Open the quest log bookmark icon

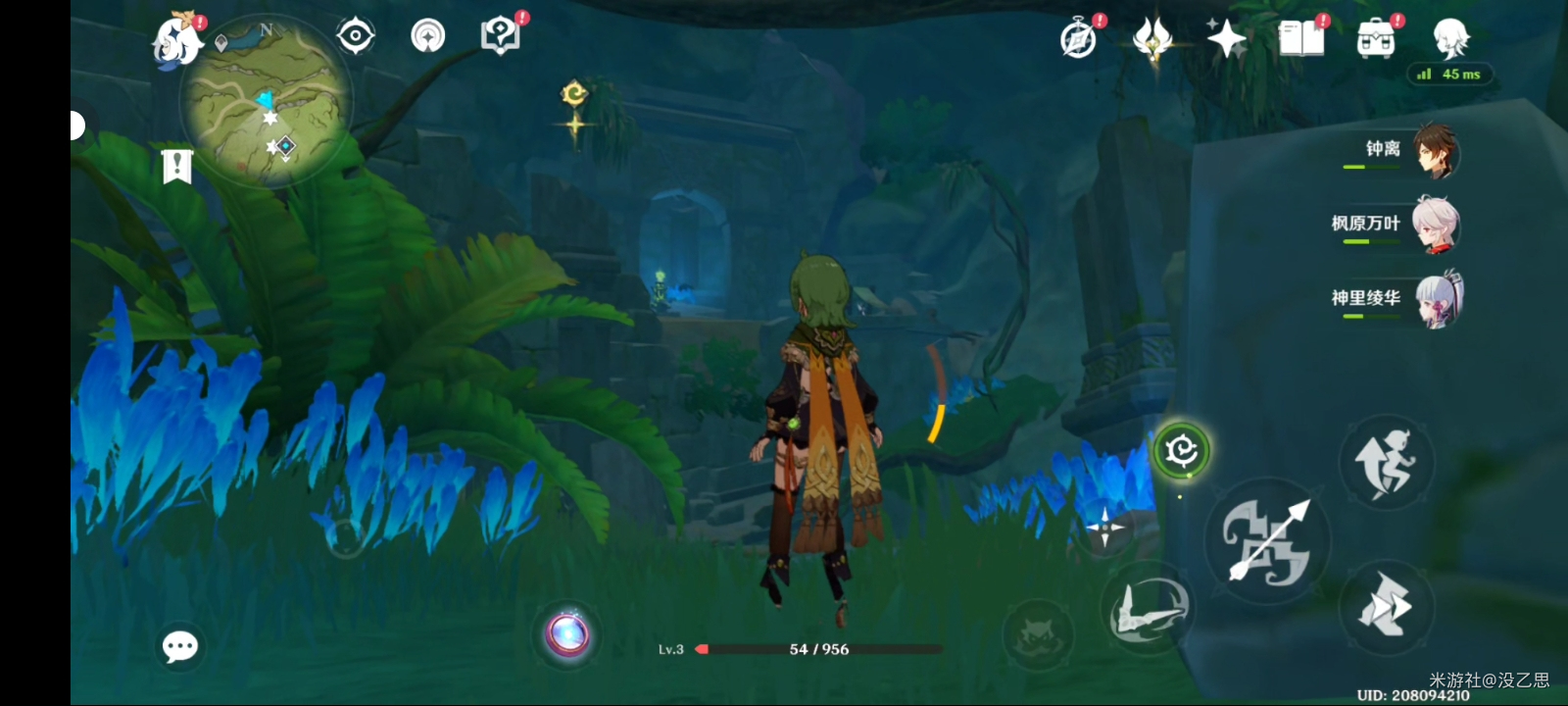(176, 167)
